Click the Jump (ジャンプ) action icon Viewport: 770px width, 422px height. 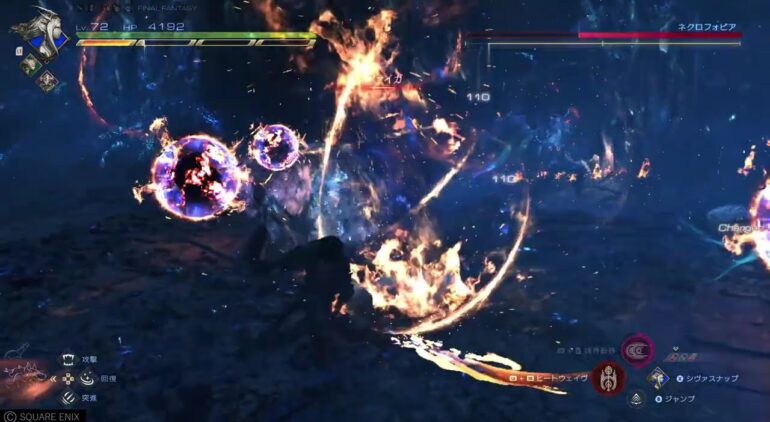pyautogui.click(x=635, y=399)
